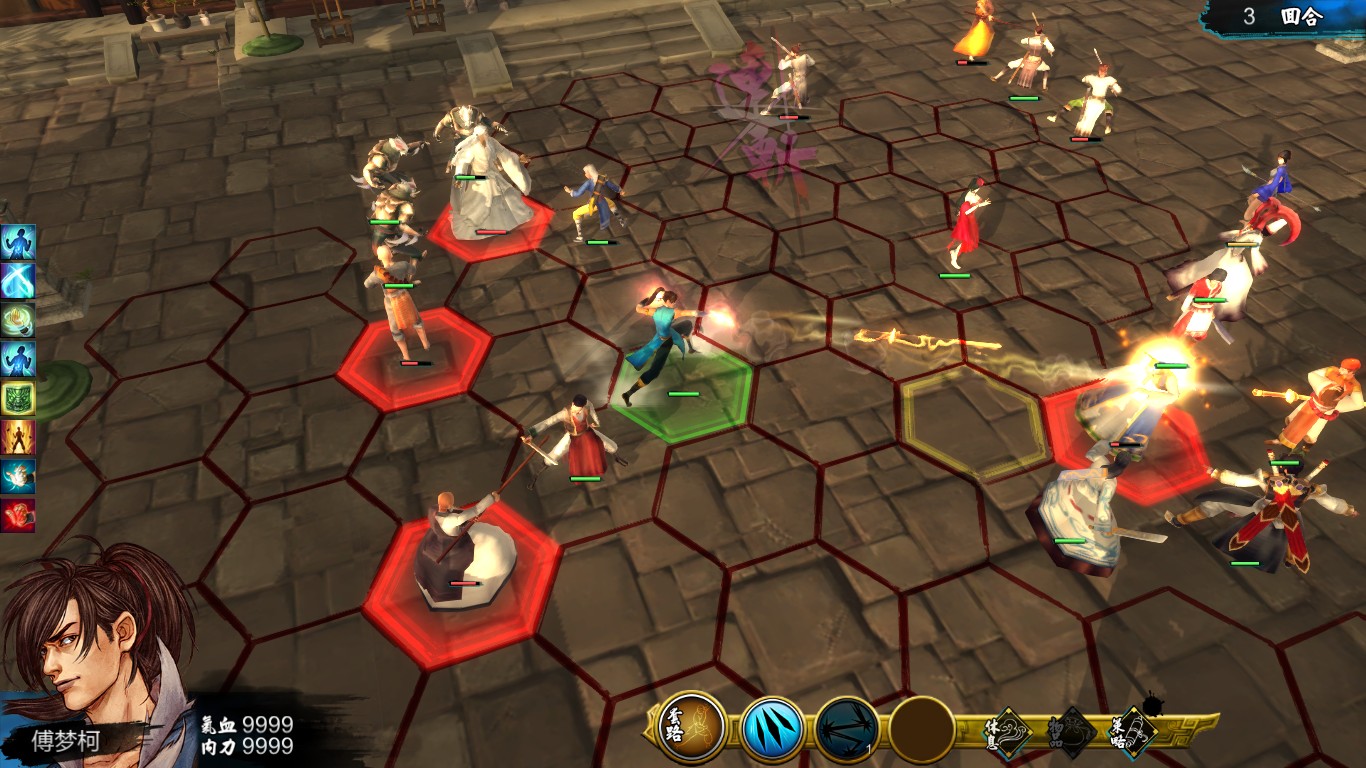
Task: Open the 策略 strategy scroll
Action: click(x=1133, y=730)
